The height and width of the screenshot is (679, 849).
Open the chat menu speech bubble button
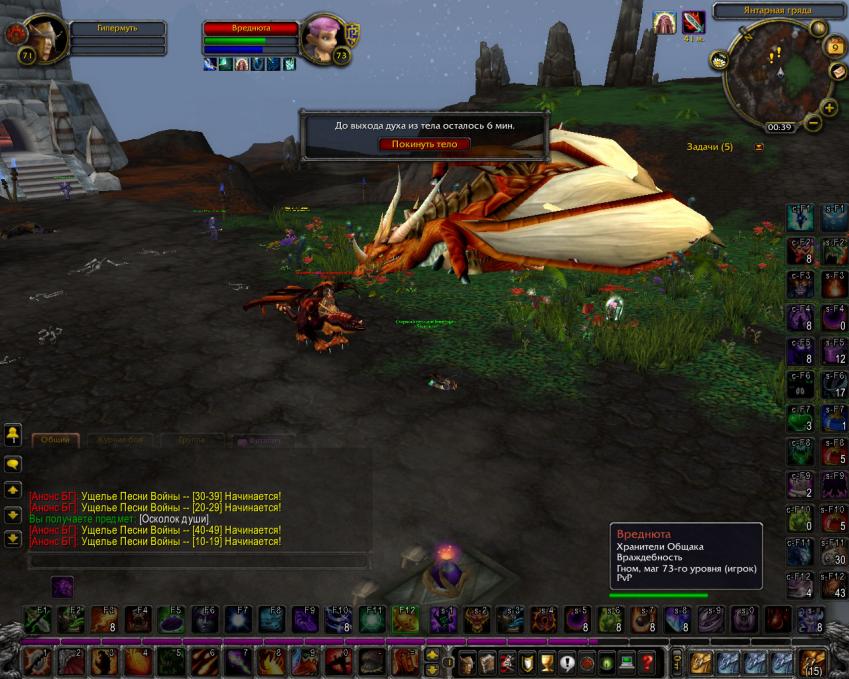tap(13, 465)
